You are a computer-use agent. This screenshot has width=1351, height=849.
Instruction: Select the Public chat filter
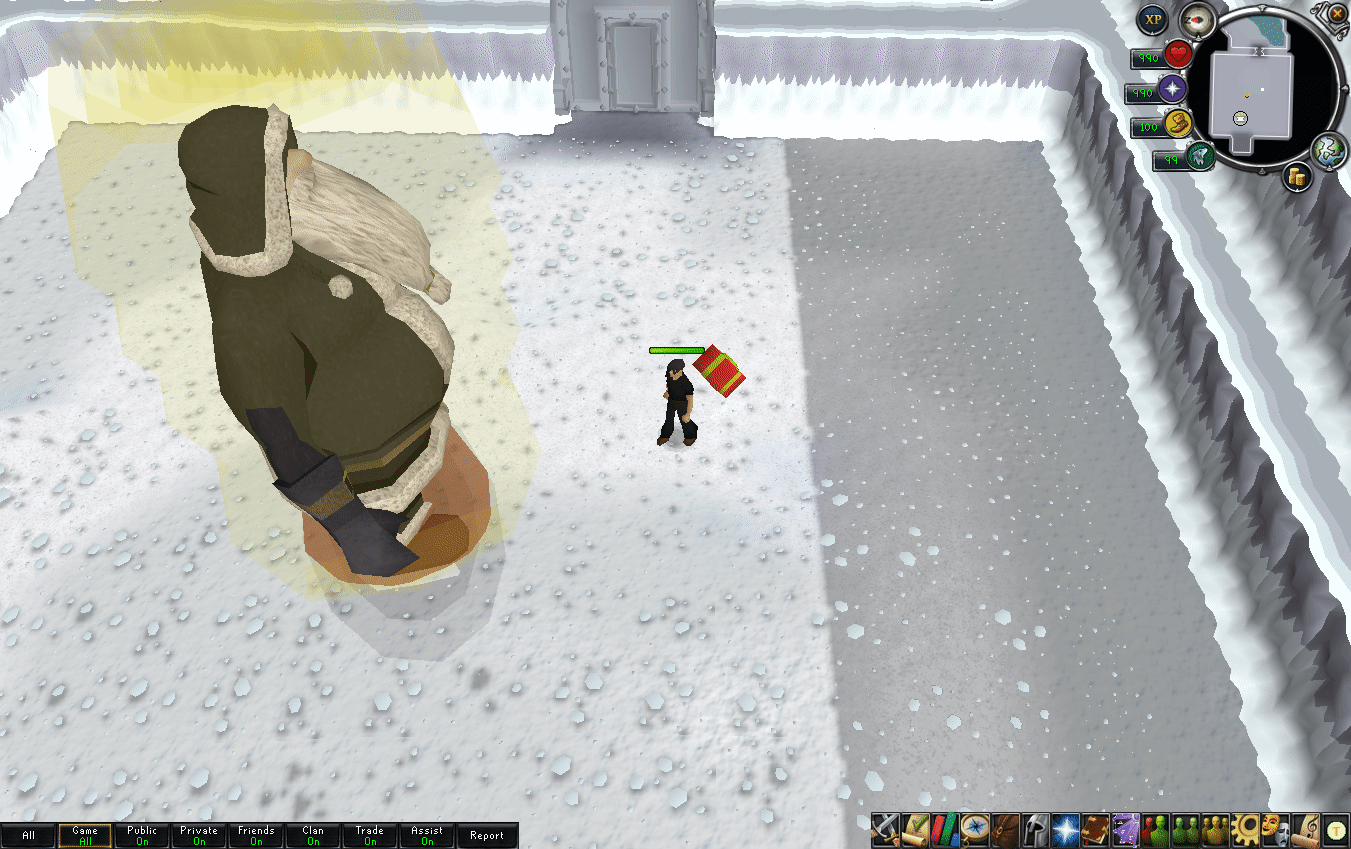142,835
